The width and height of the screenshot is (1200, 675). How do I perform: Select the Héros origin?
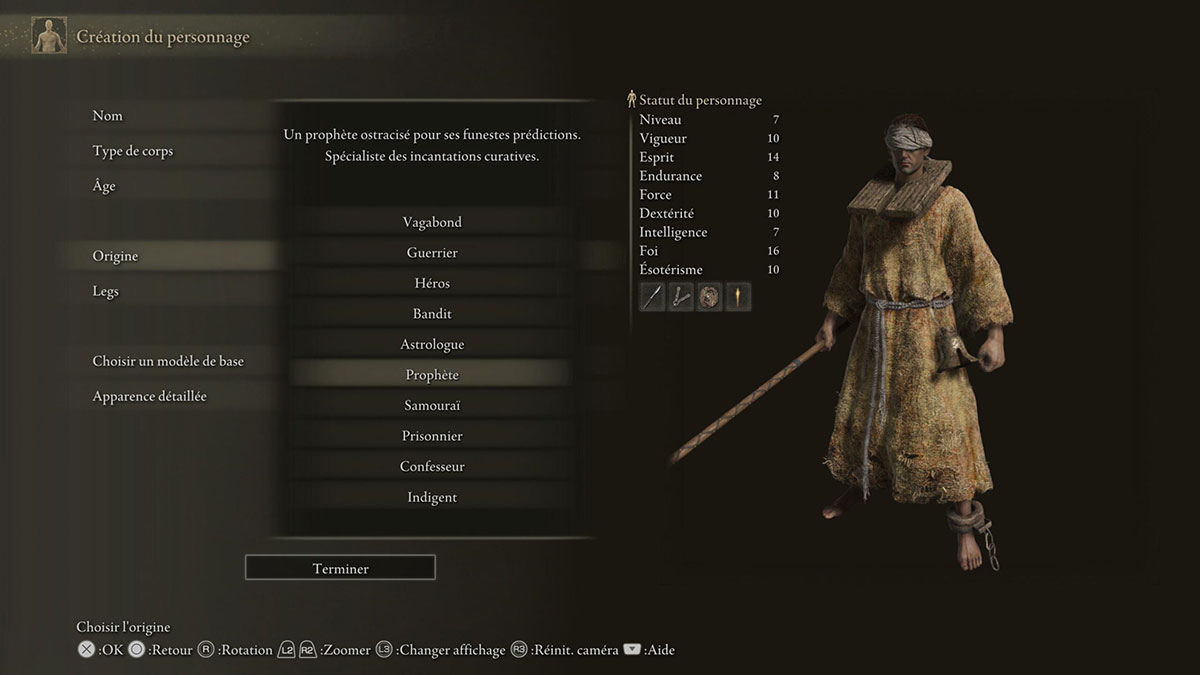(432, 283)
